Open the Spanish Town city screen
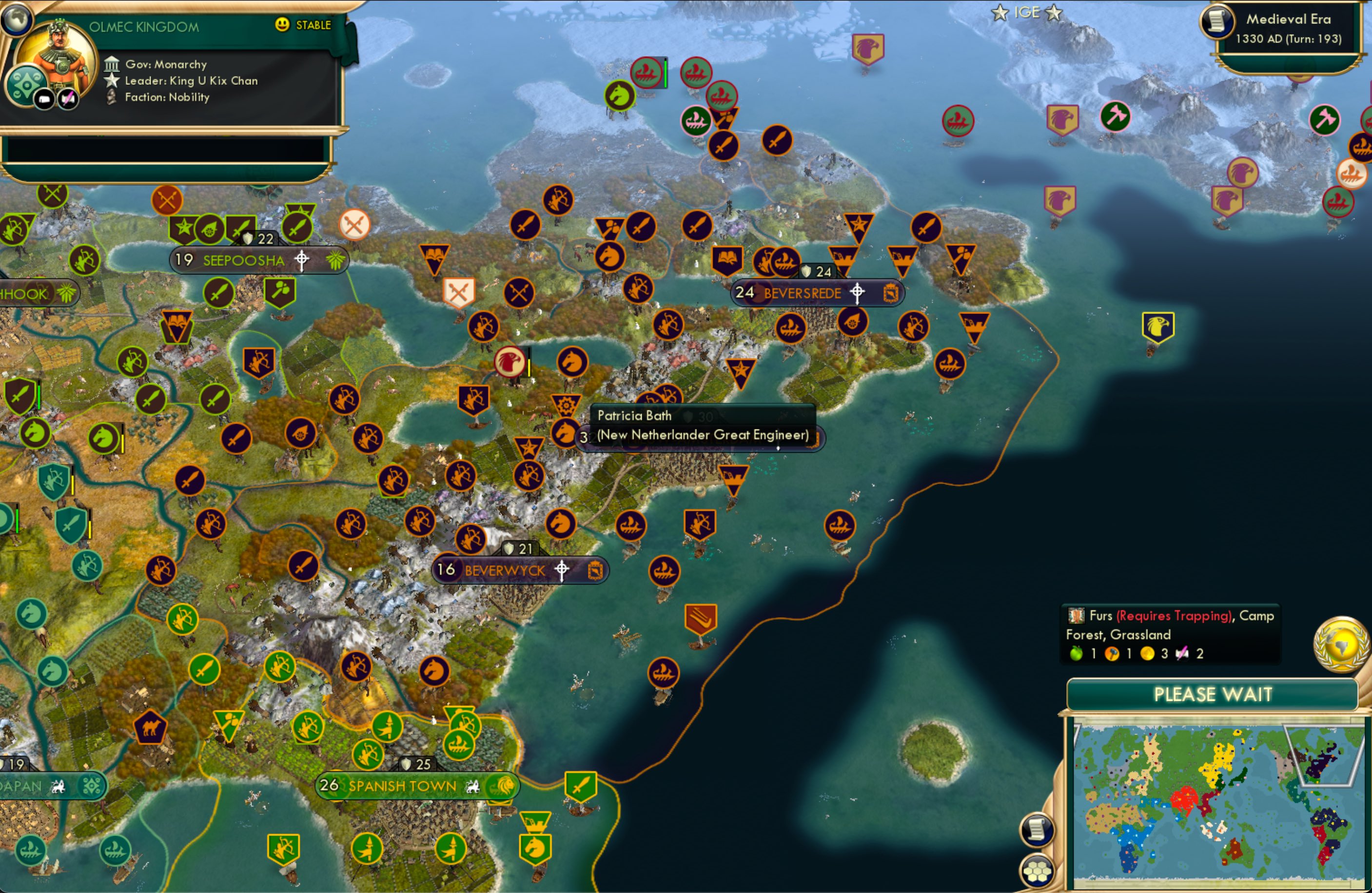The image size is (1372, 893). coord(401,786)
